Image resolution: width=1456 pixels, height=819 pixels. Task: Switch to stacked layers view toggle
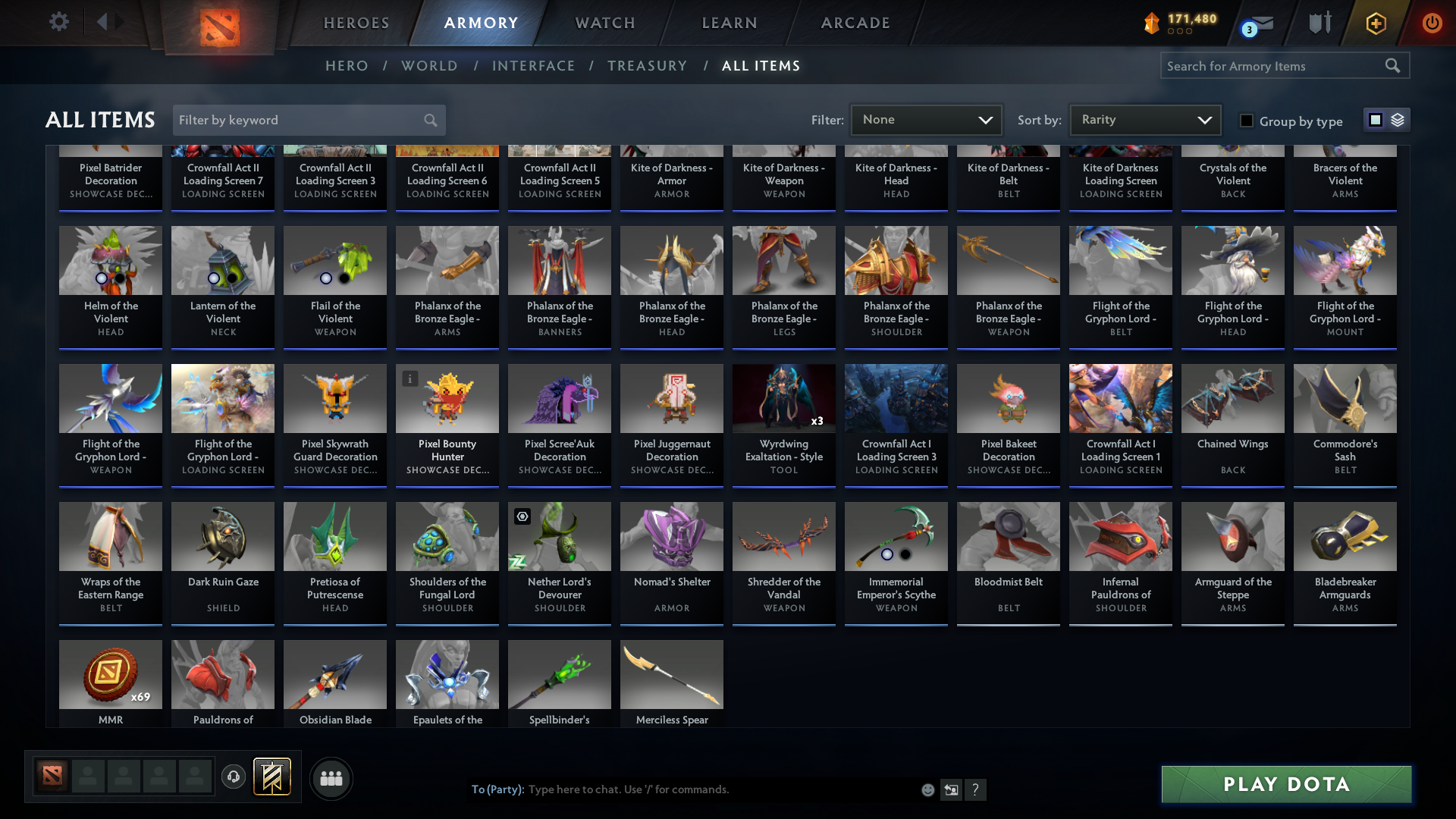[x=1398, y=119]
